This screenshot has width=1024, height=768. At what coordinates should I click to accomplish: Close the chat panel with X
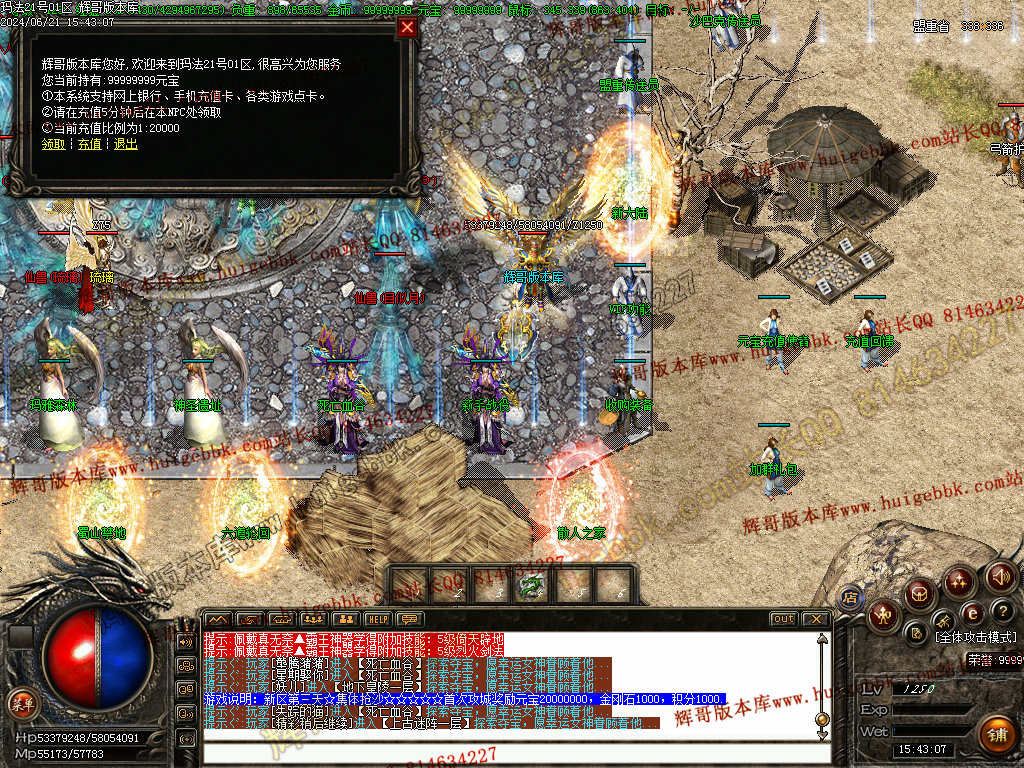click(x=816, y=619)
